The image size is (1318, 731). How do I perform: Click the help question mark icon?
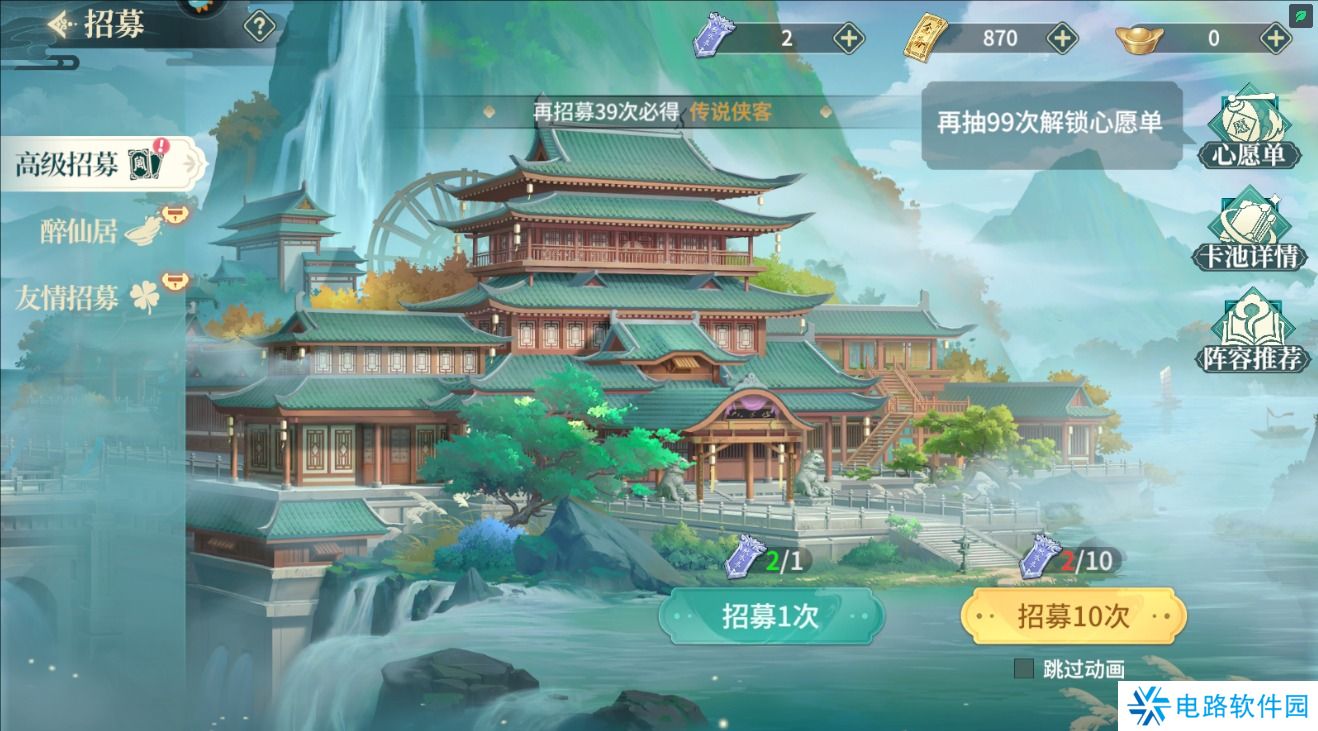click(260, 25)
